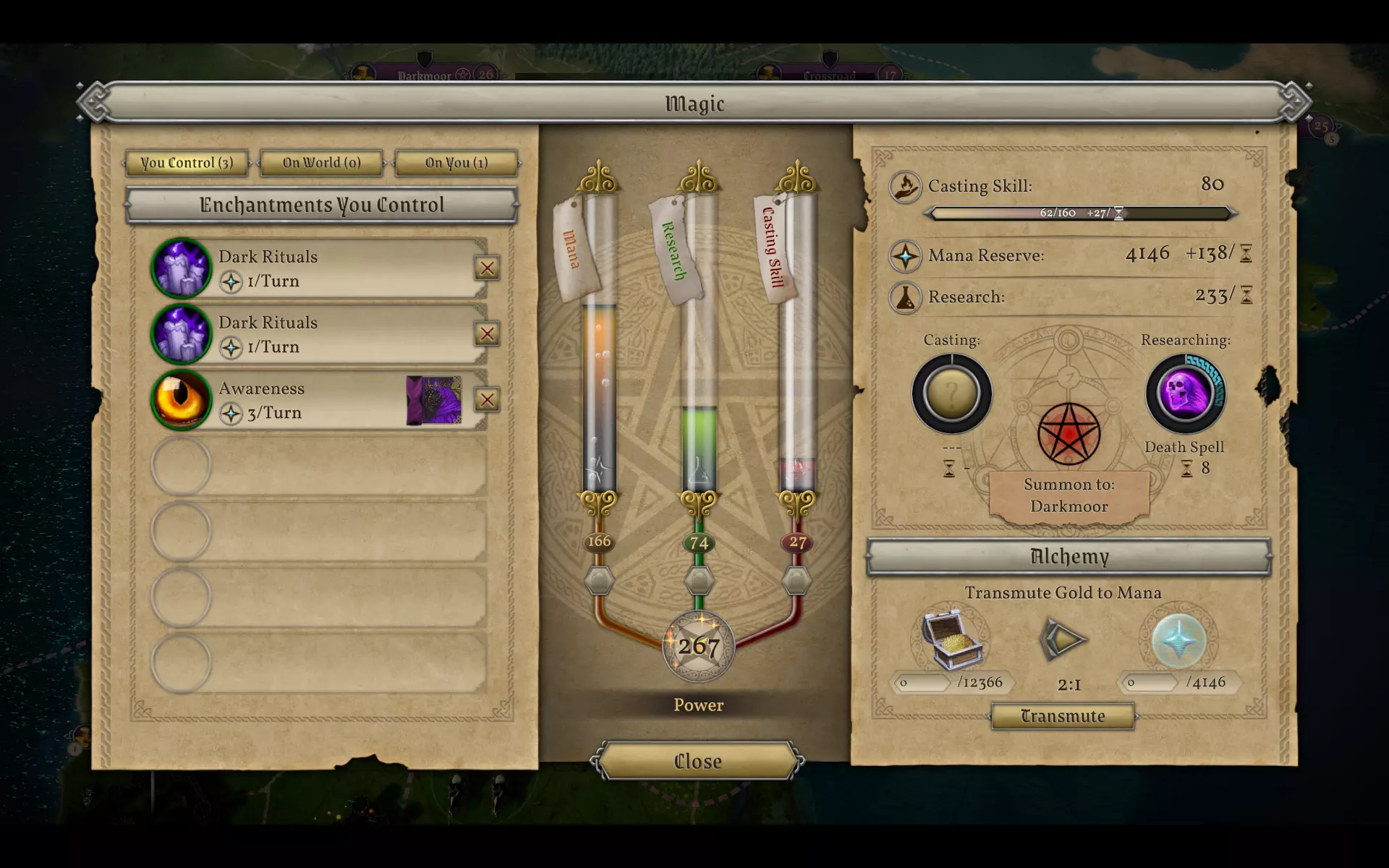Viewport: 1389px width, 868px height.
Task: Close the Magic window
Action: point(697,761)
